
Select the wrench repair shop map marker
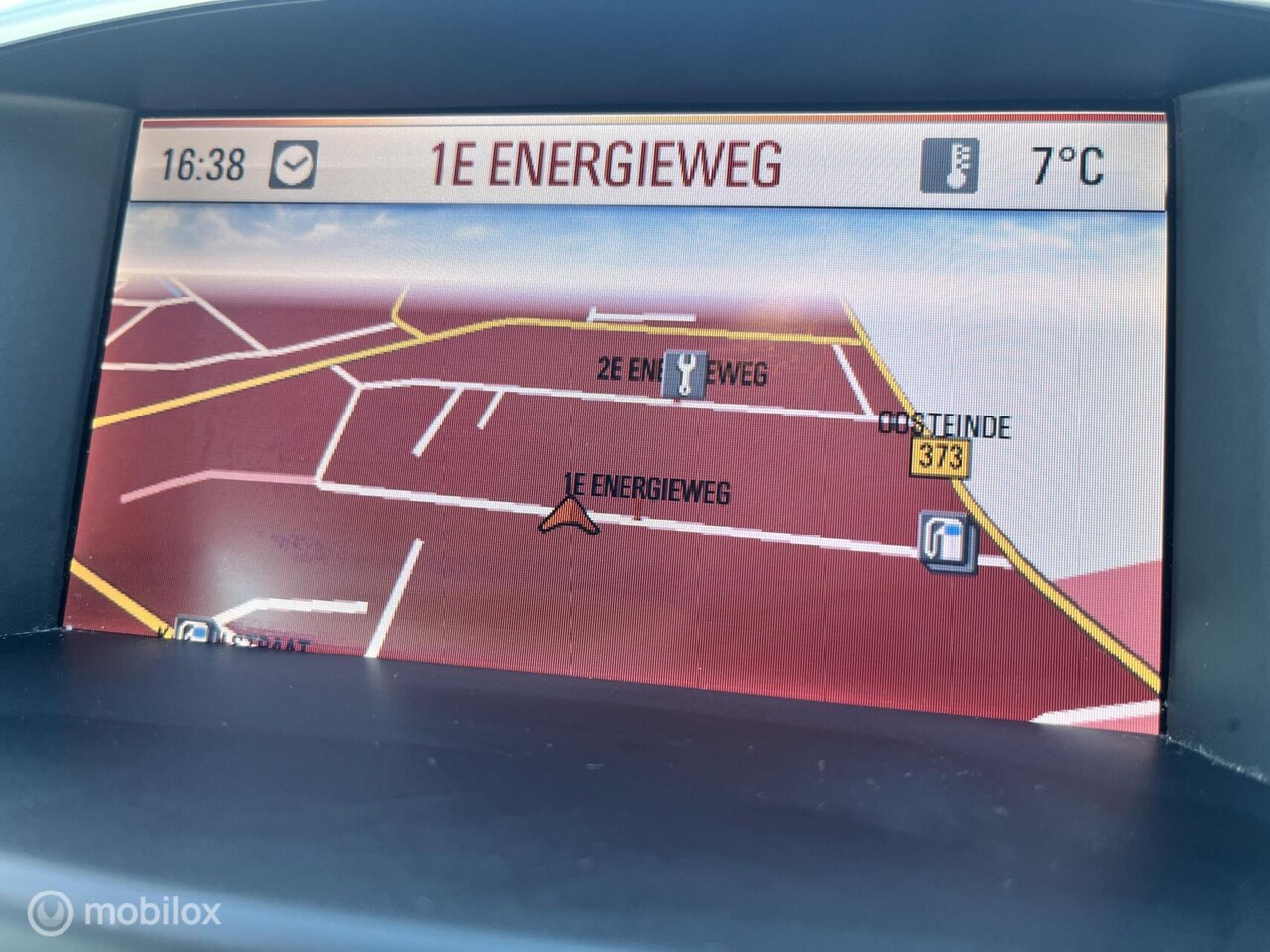pyautogui.click(x=685, y=374)
